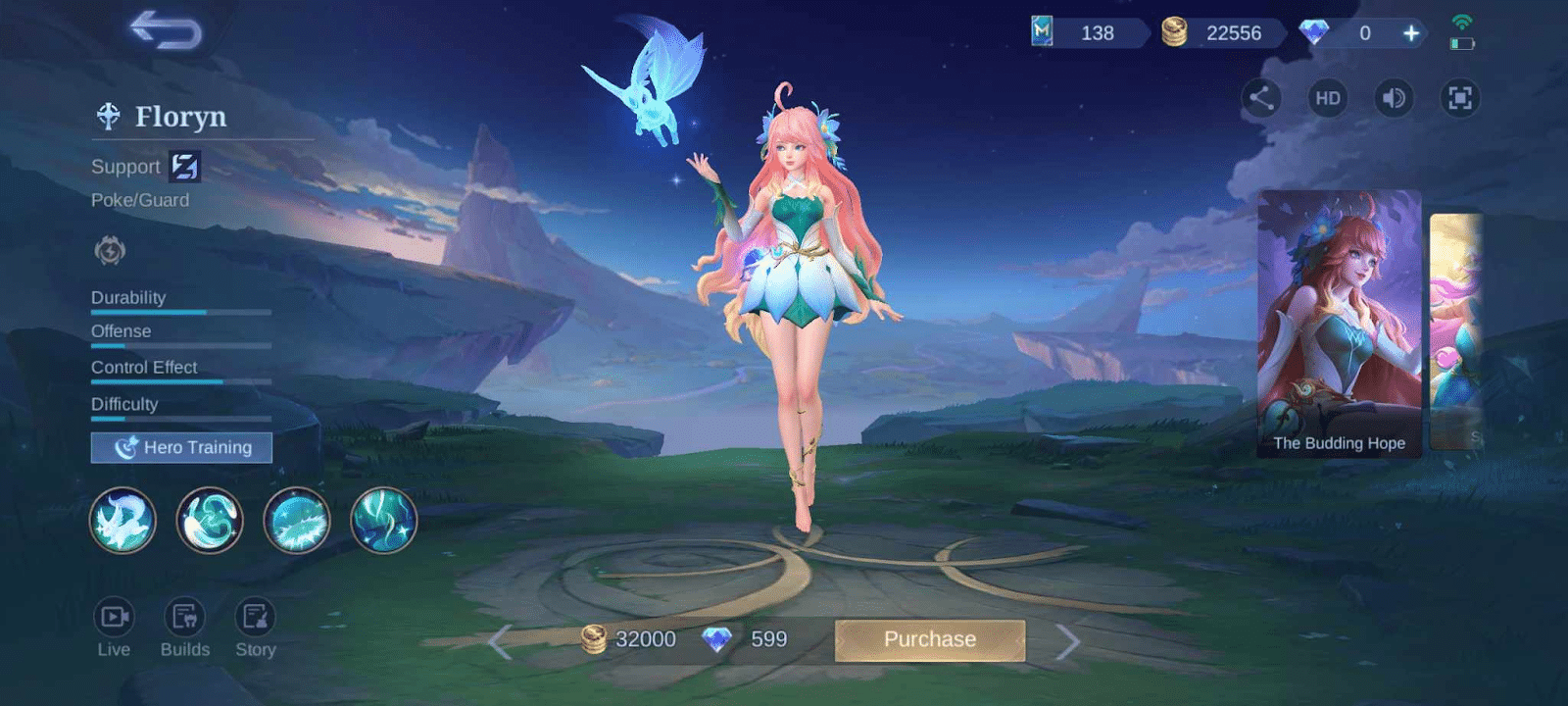Mute the game sound

1394,98
